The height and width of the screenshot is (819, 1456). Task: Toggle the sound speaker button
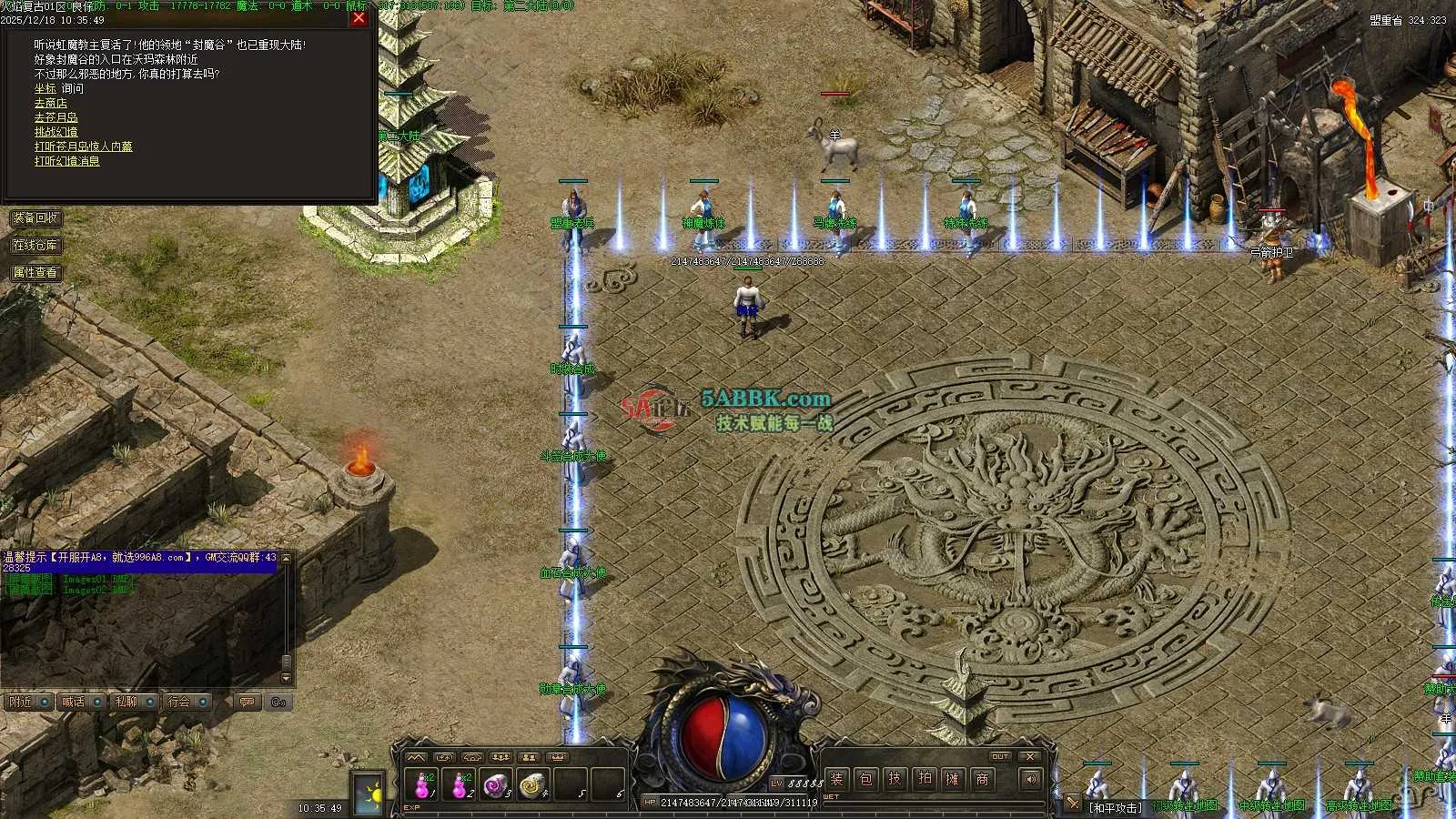[x=1030, y=779]
